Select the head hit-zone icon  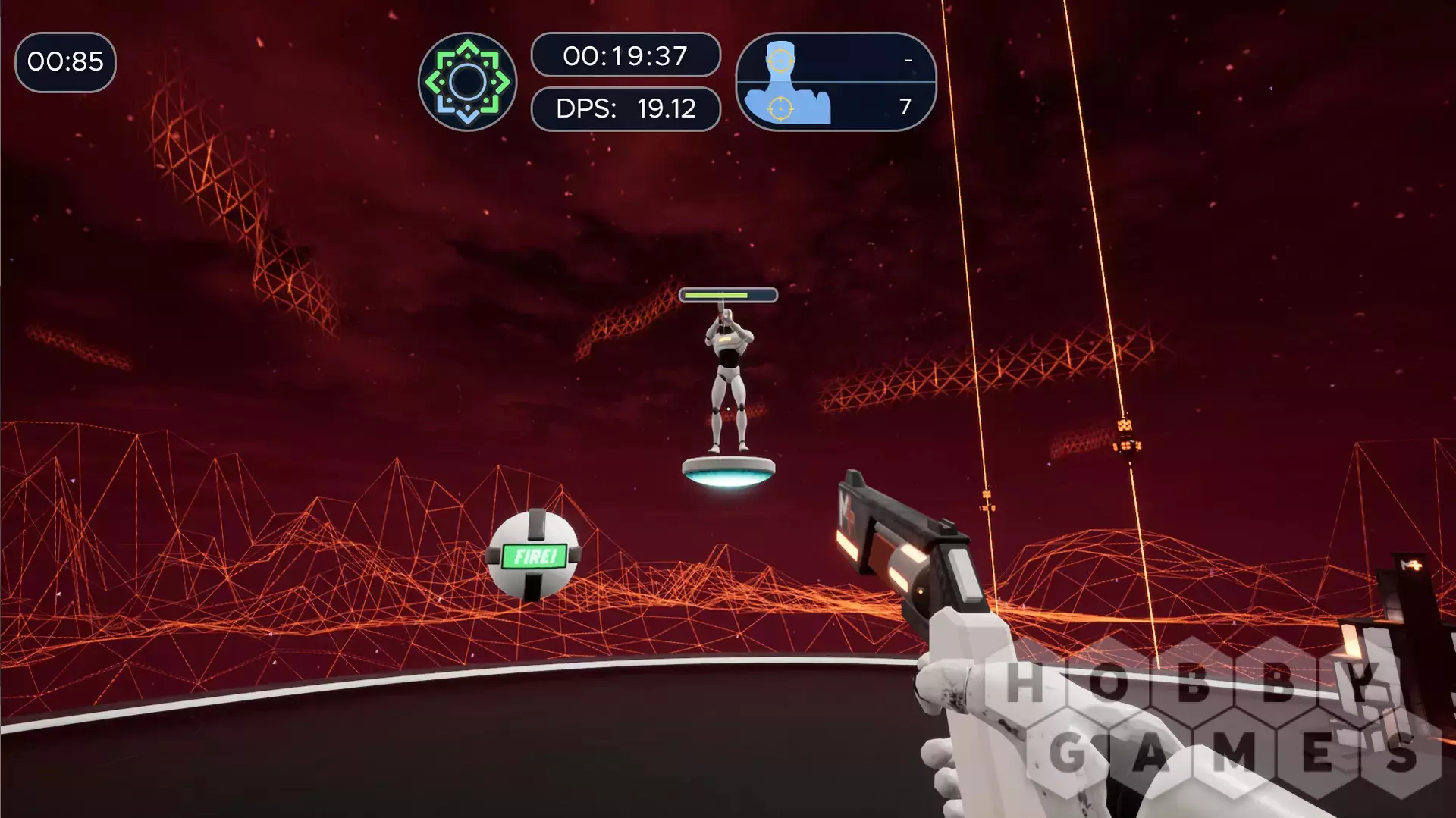pyautogui.click(x=780, y=59)
